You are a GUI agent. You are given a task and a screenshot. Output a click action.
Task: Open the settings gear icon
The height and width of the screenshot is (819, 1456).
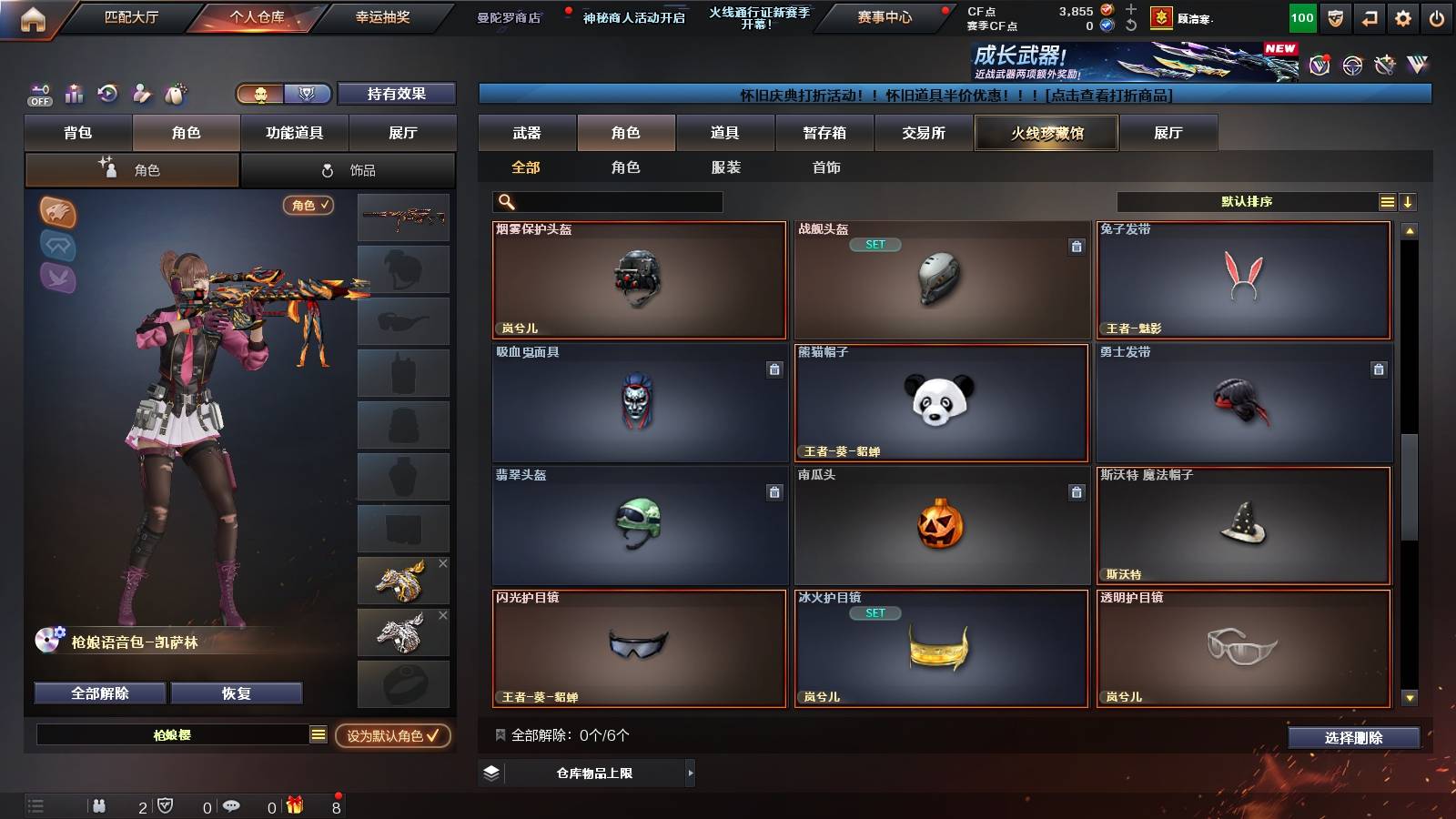coord(1402,16)
